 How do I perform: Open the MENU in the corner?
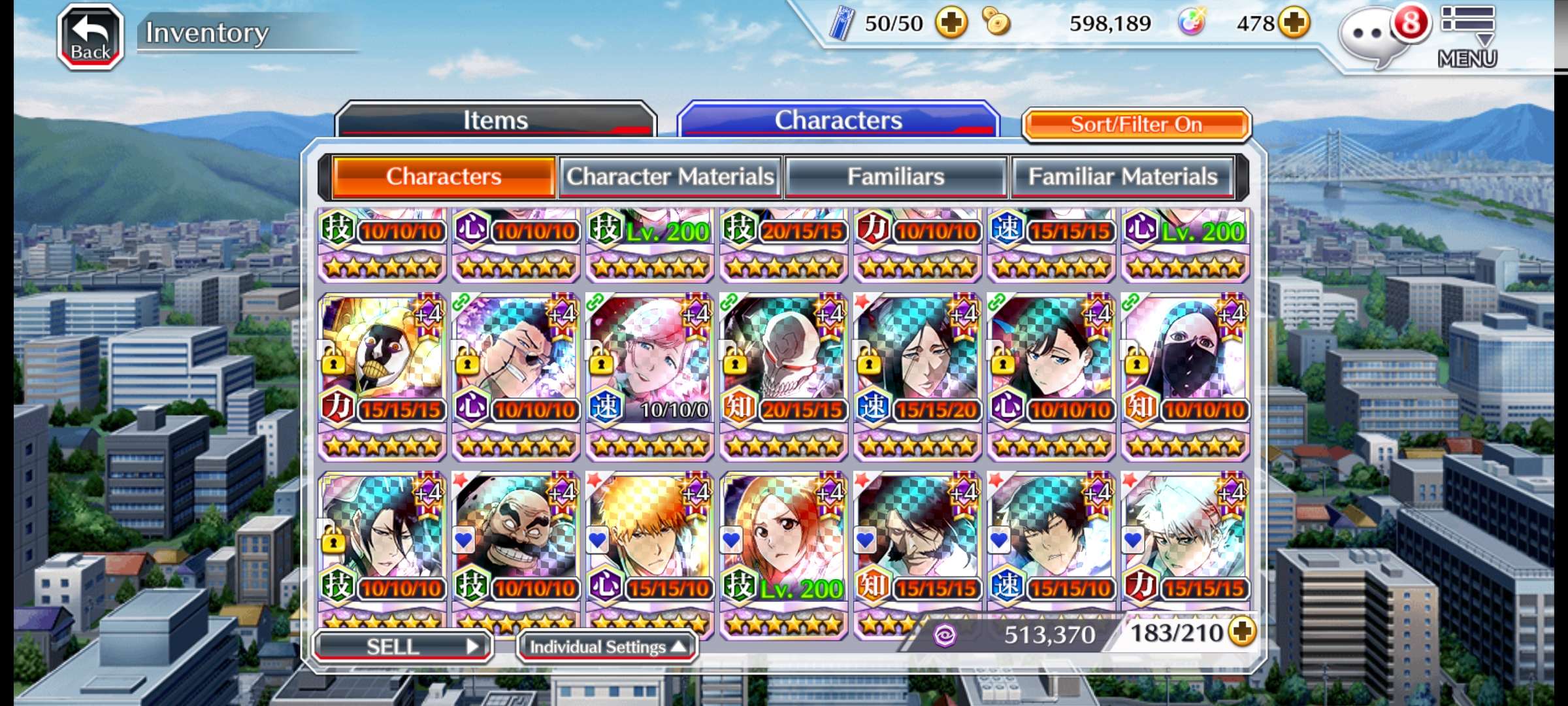tap(1467, 37)
